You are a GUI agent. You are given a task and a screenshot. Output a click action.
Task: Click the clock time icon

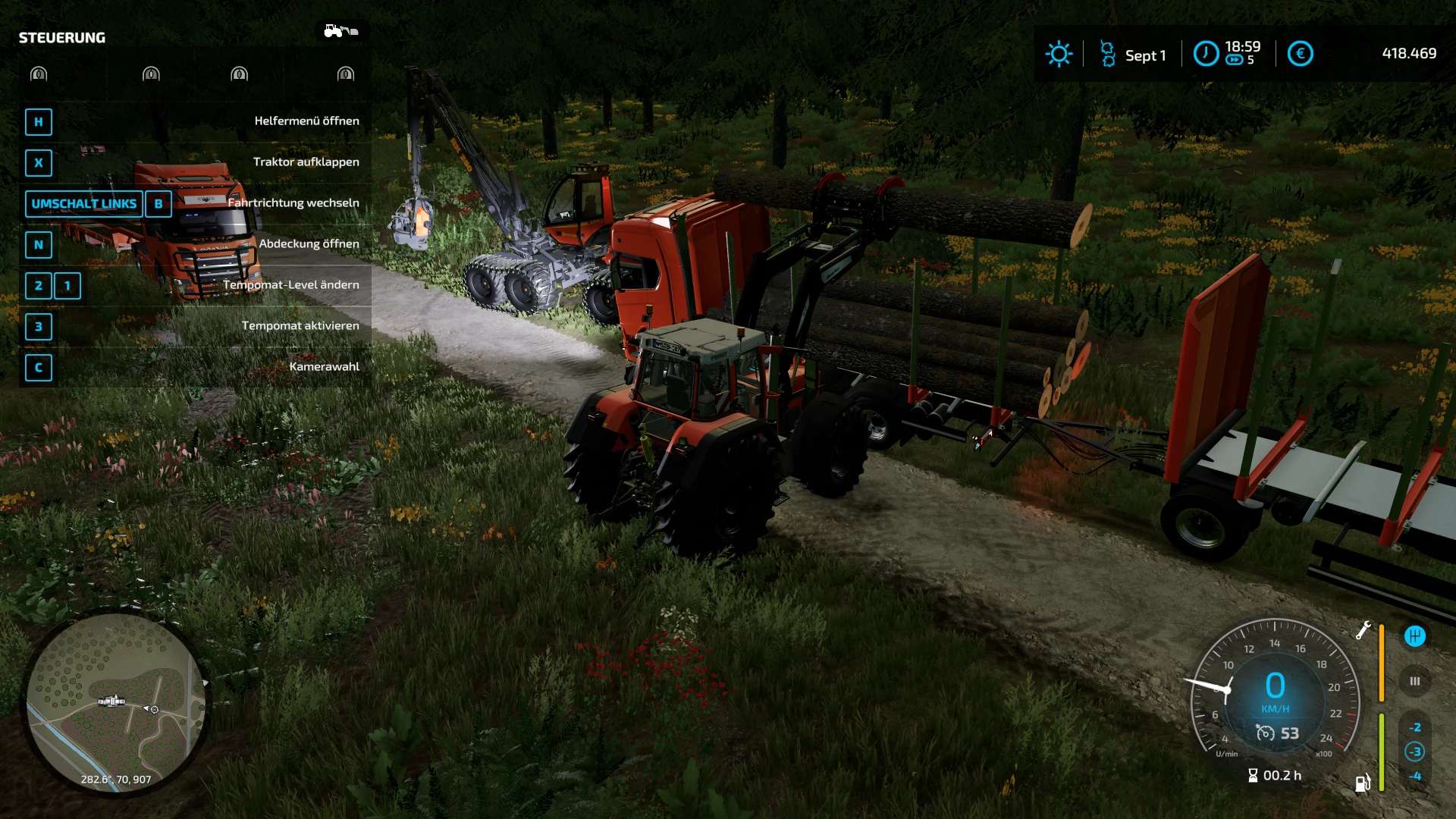pos(1206,54)
